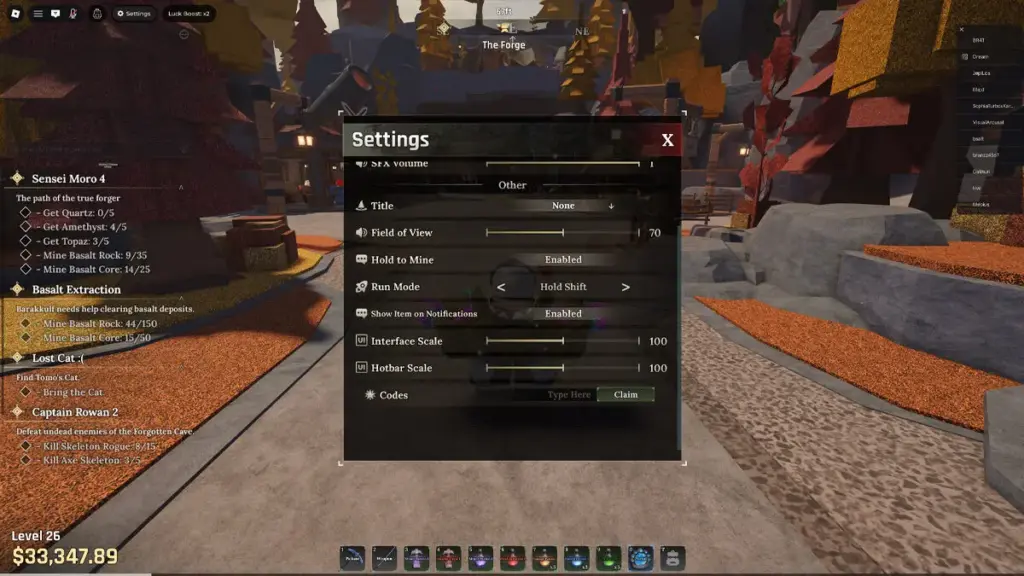This screenshot has height=576, width=1024.
Task: Adjust the Field of View slider
Action: point(562,233)
